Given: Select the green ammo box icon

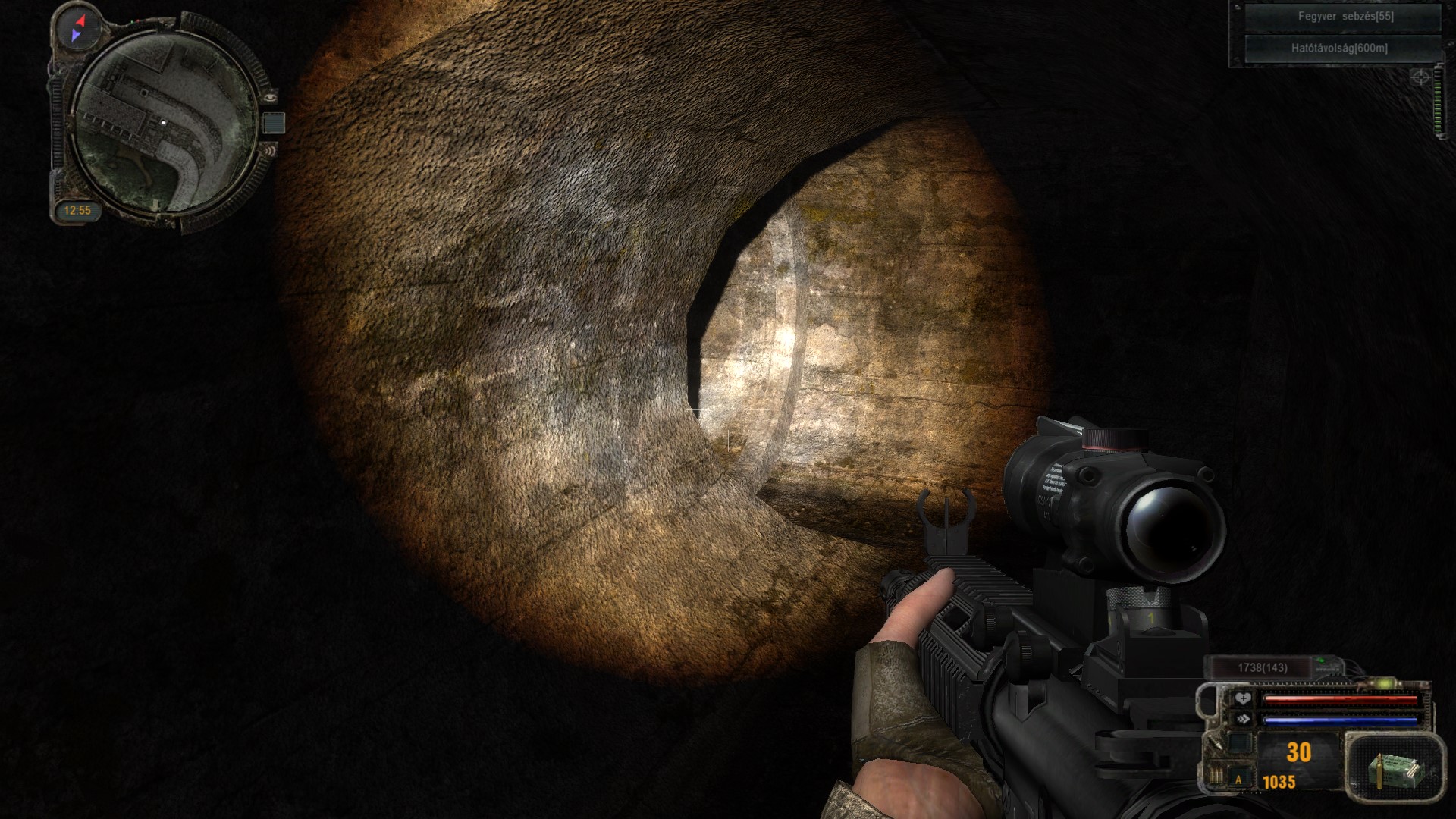Looking at the screenshot, I should point(1394,767).
